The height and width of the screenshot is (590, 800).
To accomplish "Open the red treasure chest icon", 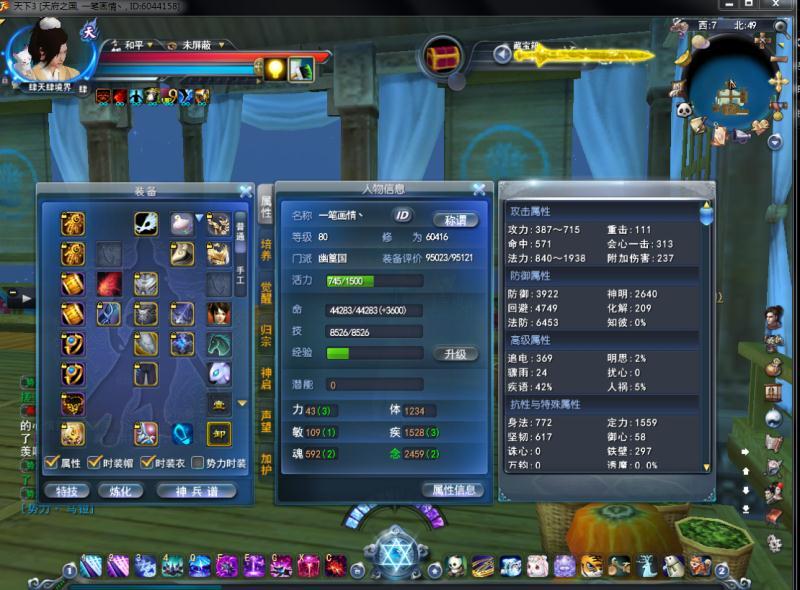I will [x=441, y=56].
